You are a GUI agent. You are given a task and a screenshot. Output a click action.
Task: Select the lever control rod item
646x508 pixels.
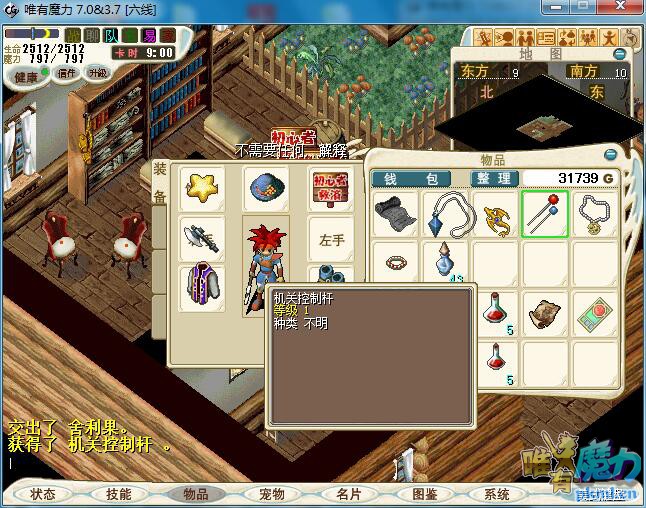click(545, 214)
